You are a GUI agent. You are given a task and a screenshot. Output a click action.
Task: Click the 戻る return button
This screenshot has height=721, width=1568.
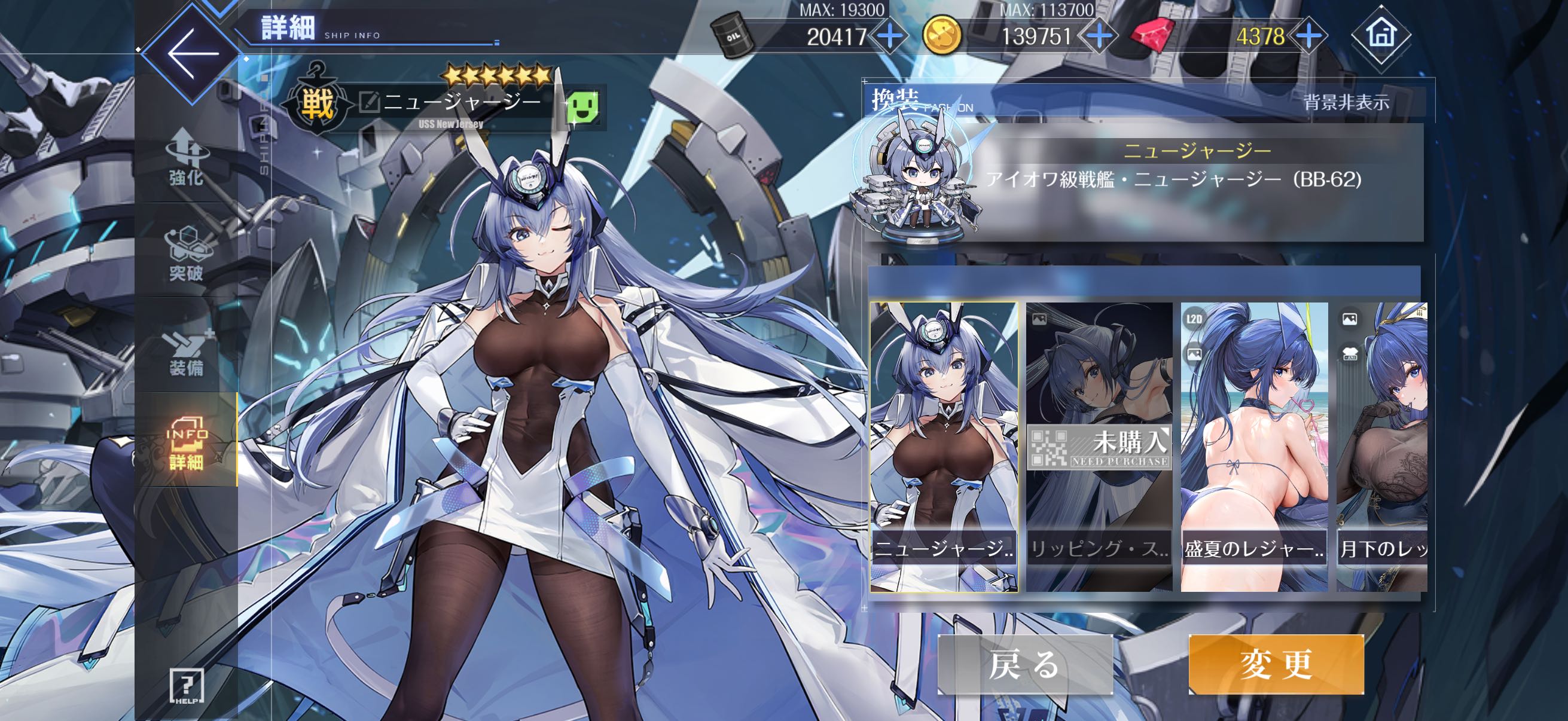click(x=1025, y=664)
